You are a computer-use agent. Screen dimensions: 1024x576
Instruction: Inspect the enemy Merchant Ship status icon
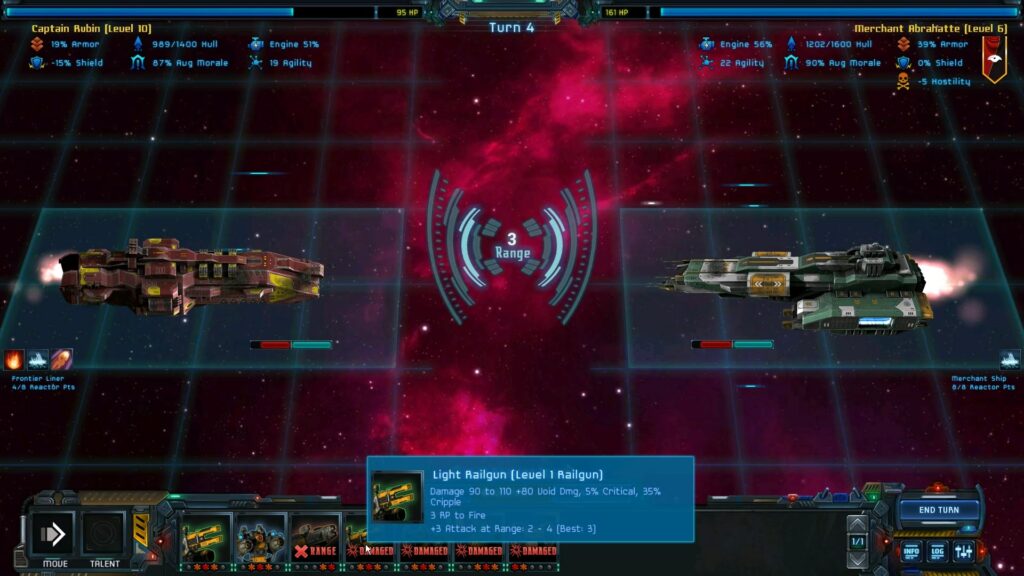tap(1010, 360)
